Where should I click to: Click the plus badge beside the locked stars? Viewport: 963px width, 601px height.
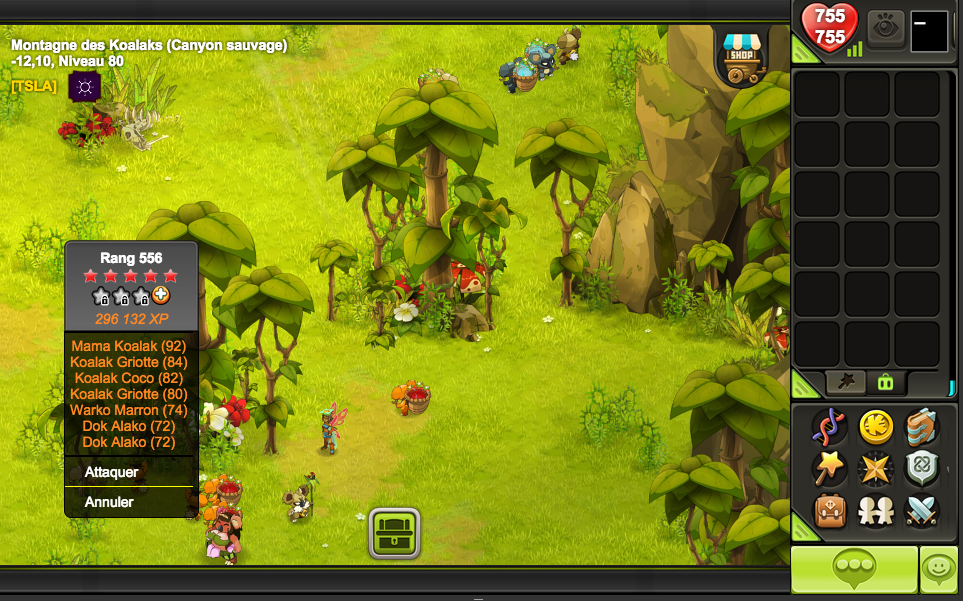click(161, 296)
